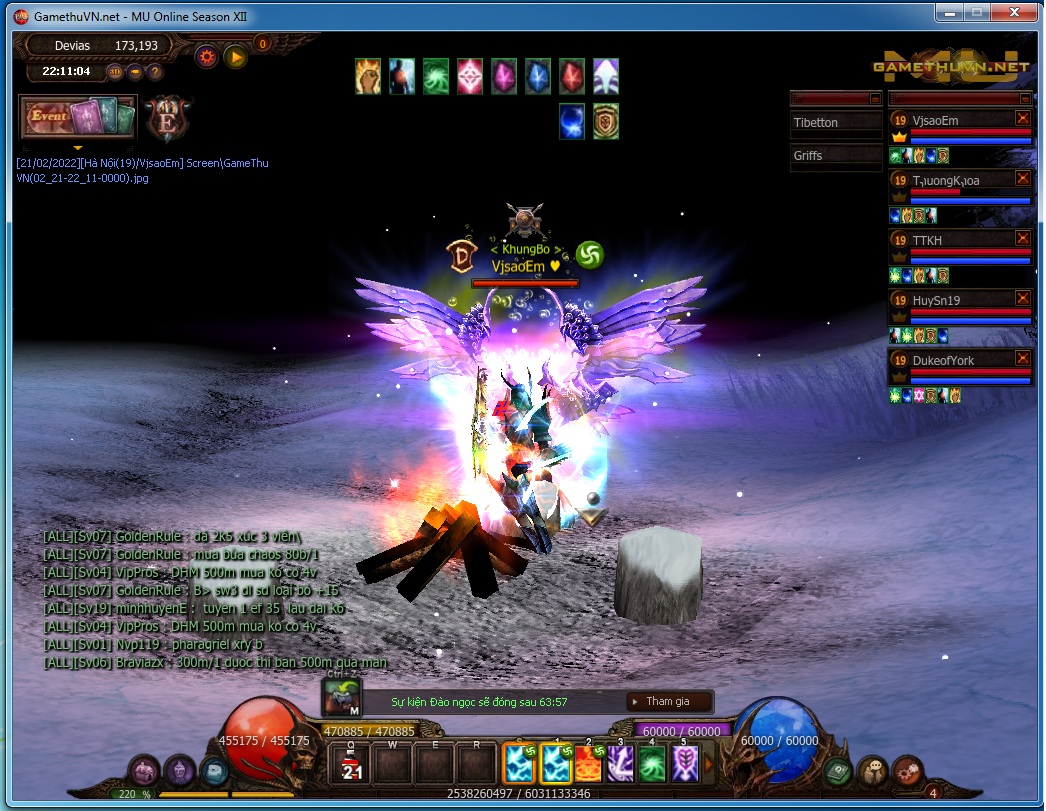Activate the green swirl skill in slot 4
The height and width of the screenshot is (811, 1046).
click(x=653, y=765)
